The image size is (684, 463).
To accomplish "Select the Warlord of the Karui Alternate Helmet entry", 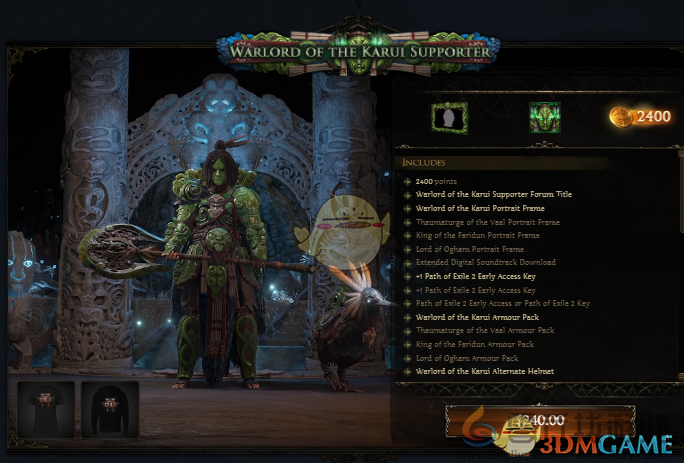I will click(472, 372).
